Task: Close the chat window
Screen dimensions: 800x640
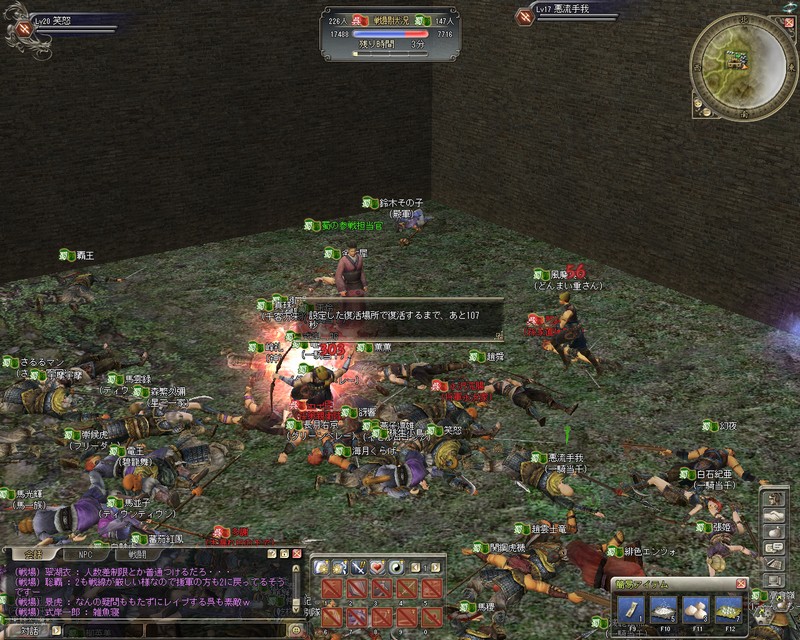Action: (297, 553)
